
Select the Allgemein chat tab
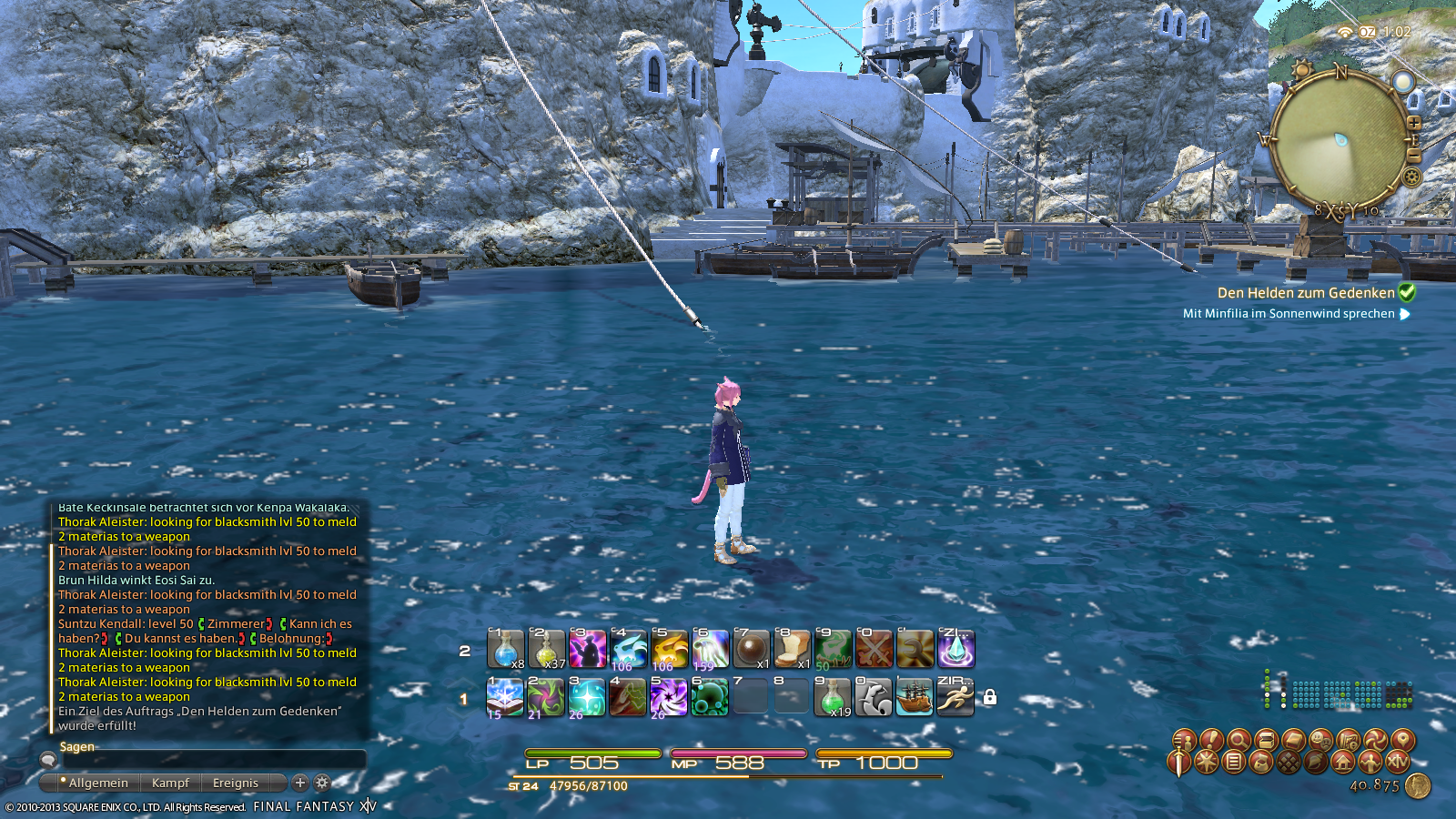(97, 783)
